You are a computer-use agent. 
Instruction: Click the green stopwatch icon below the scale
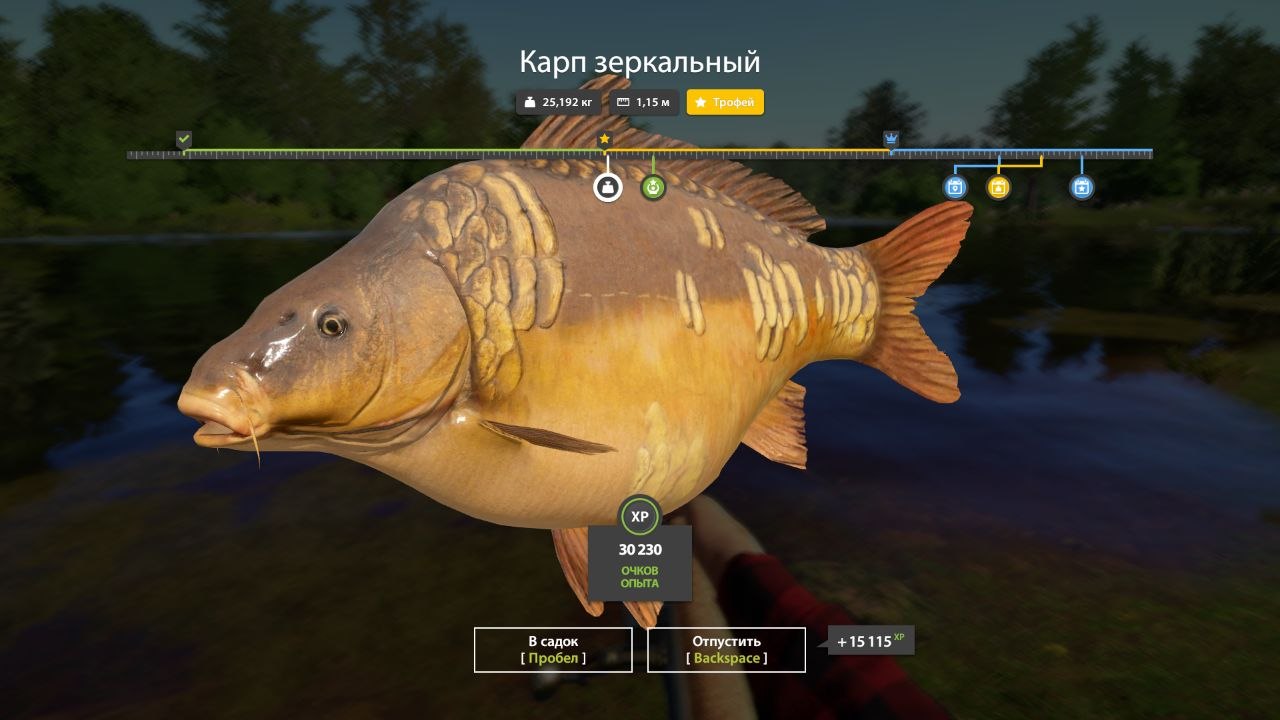(655, 186)
